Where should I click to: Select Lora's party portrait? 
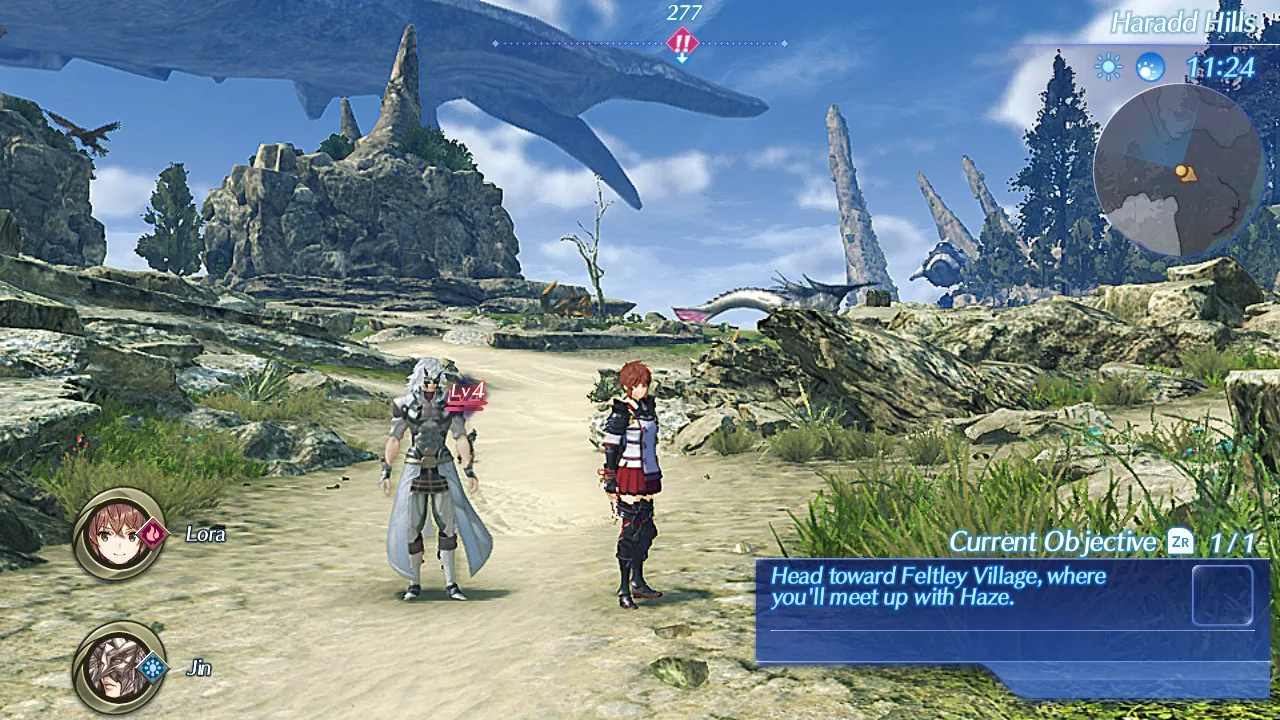[x=119, y=534]
